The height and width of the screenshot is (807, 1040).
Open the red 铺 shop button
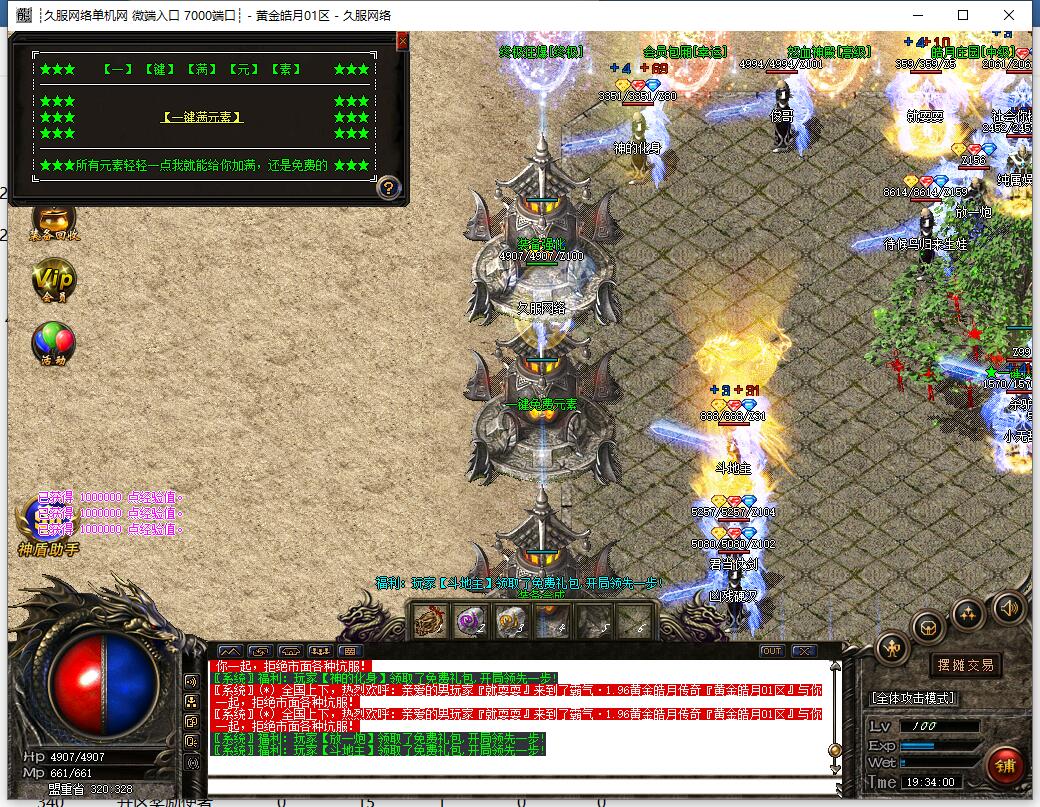coord(1004,765)
